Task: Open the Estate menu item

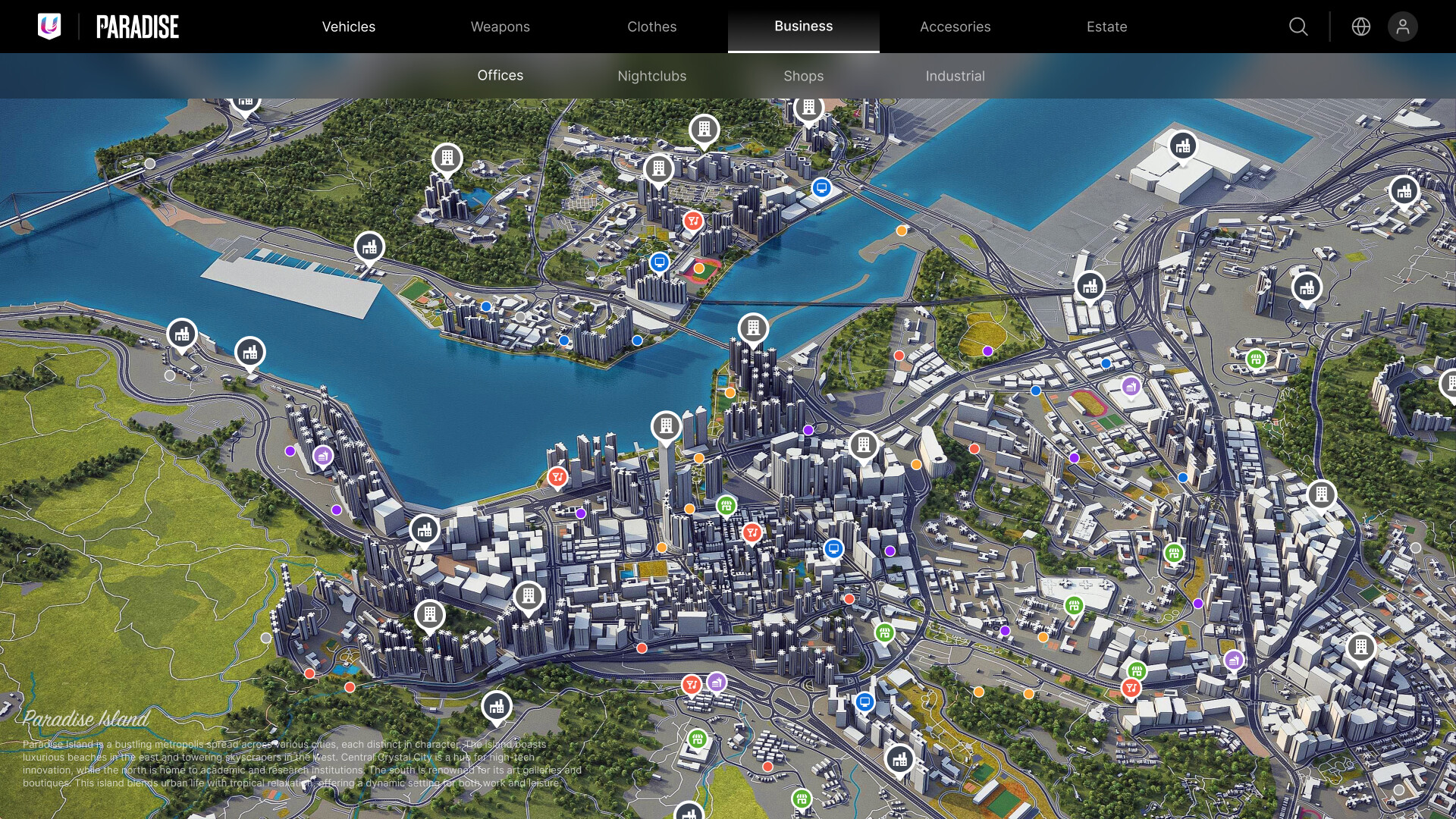Action: point(1106,27)
